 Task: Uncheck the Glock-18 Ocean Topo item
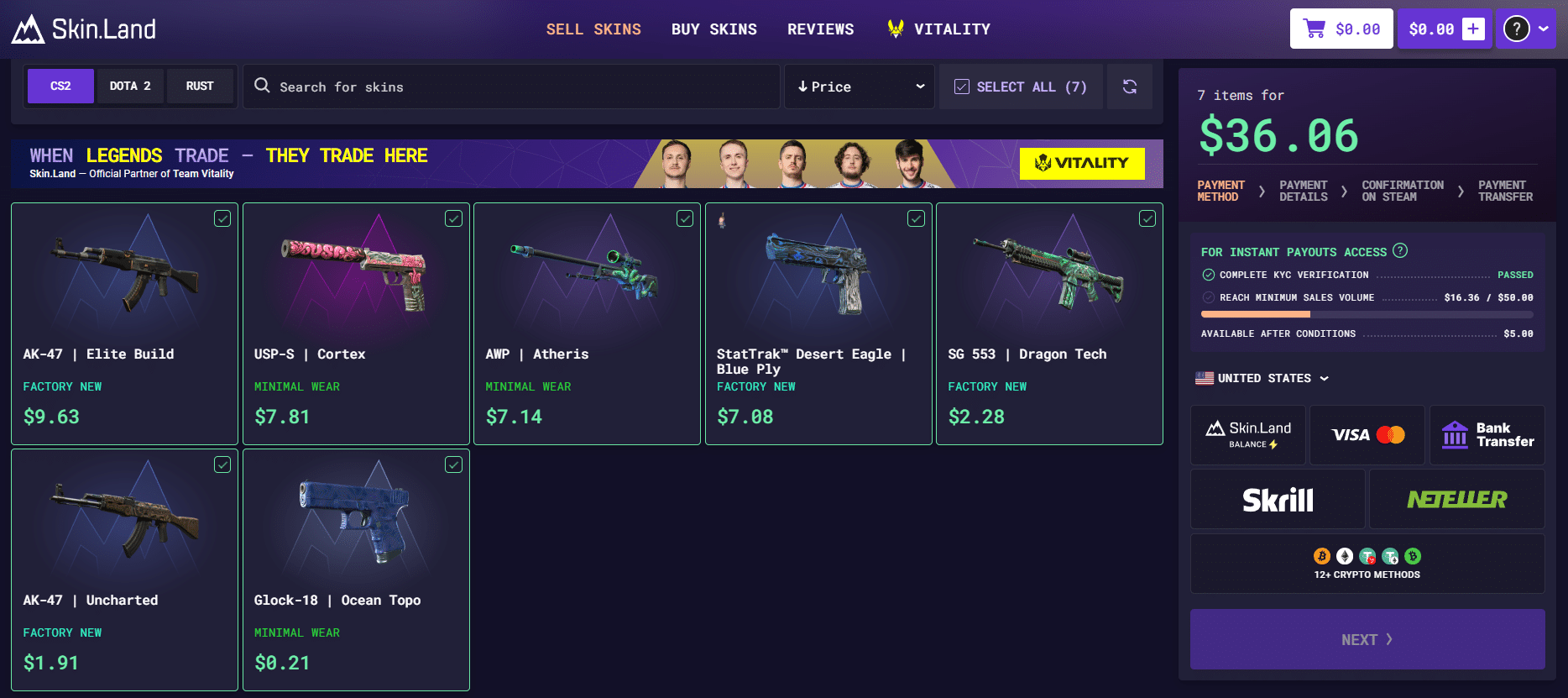453,464
